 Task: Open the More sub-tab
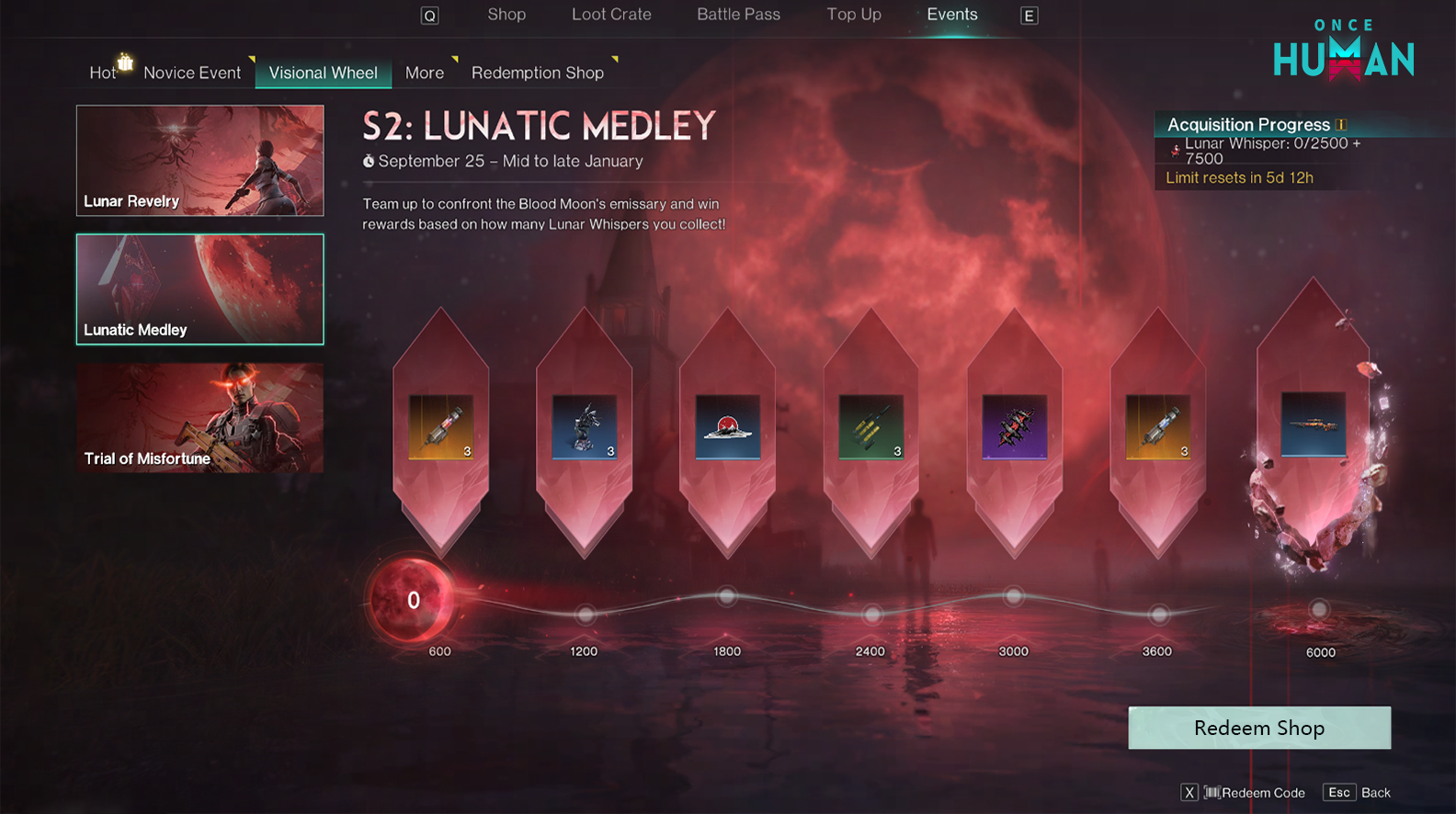tap(425, 73)
